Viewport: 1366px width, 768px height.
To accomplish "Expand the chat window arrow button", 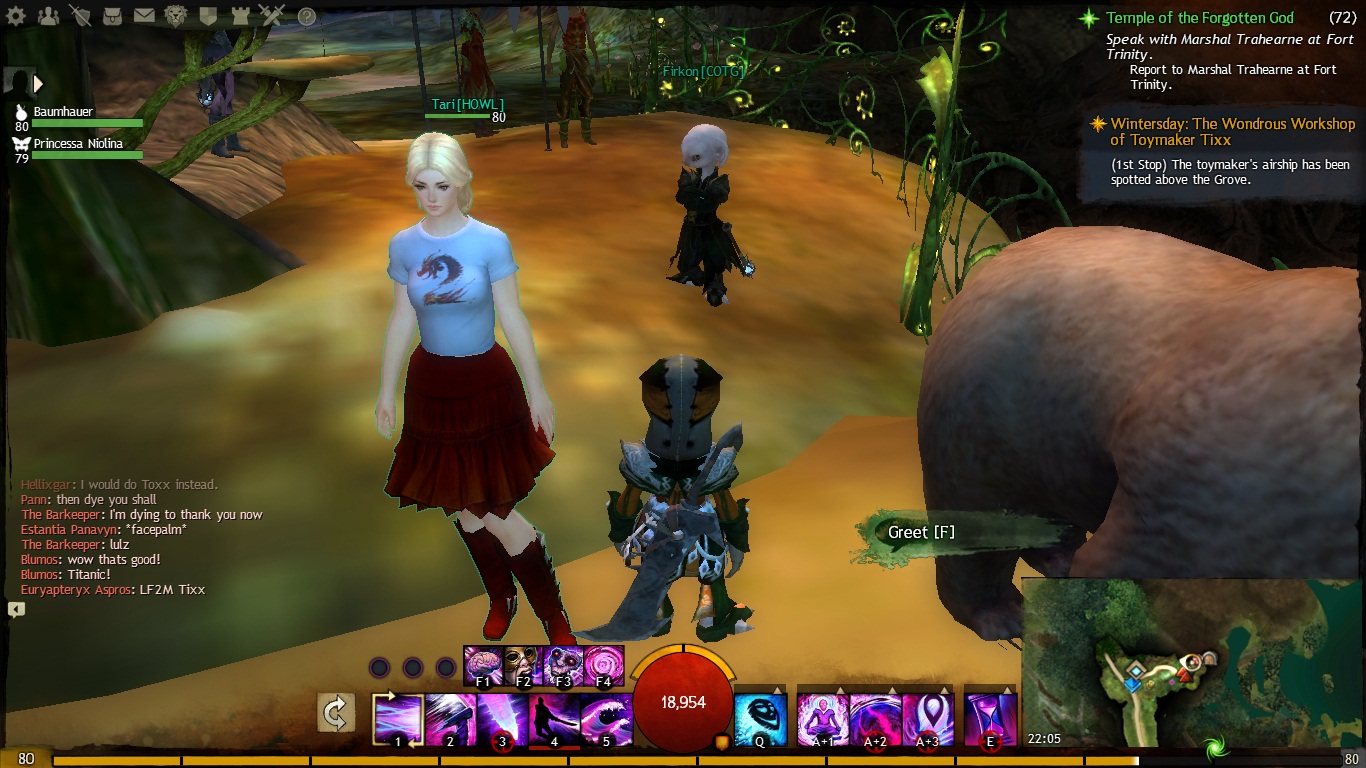I will (16, 609).
